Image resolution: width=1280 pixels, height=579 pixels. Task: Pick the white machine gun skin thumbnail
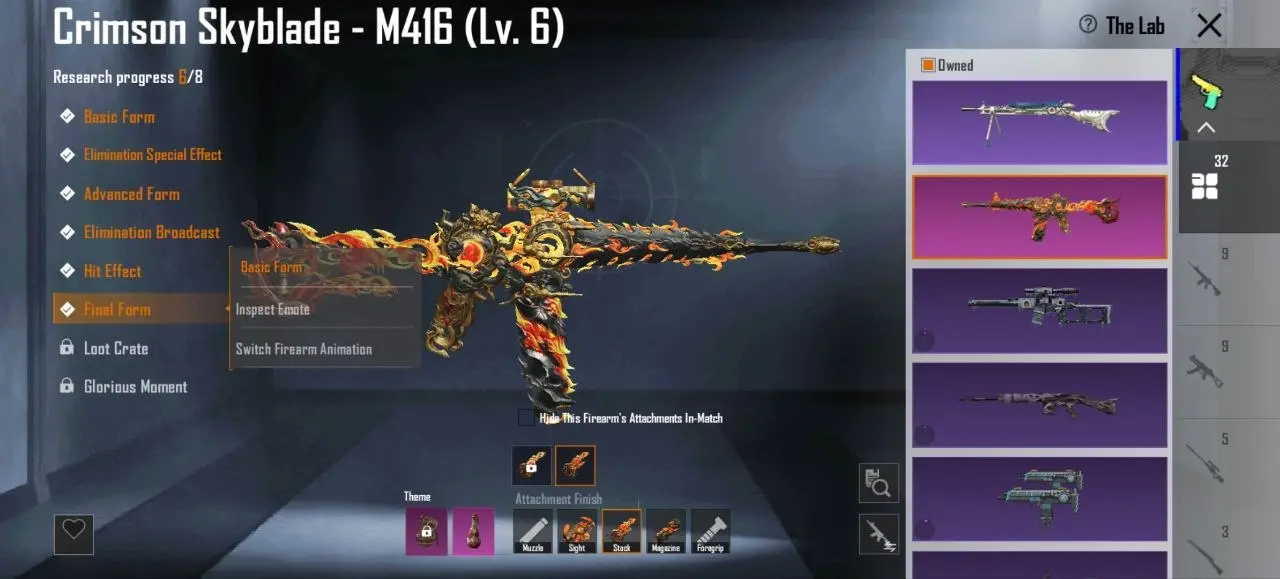[1039, 122]
